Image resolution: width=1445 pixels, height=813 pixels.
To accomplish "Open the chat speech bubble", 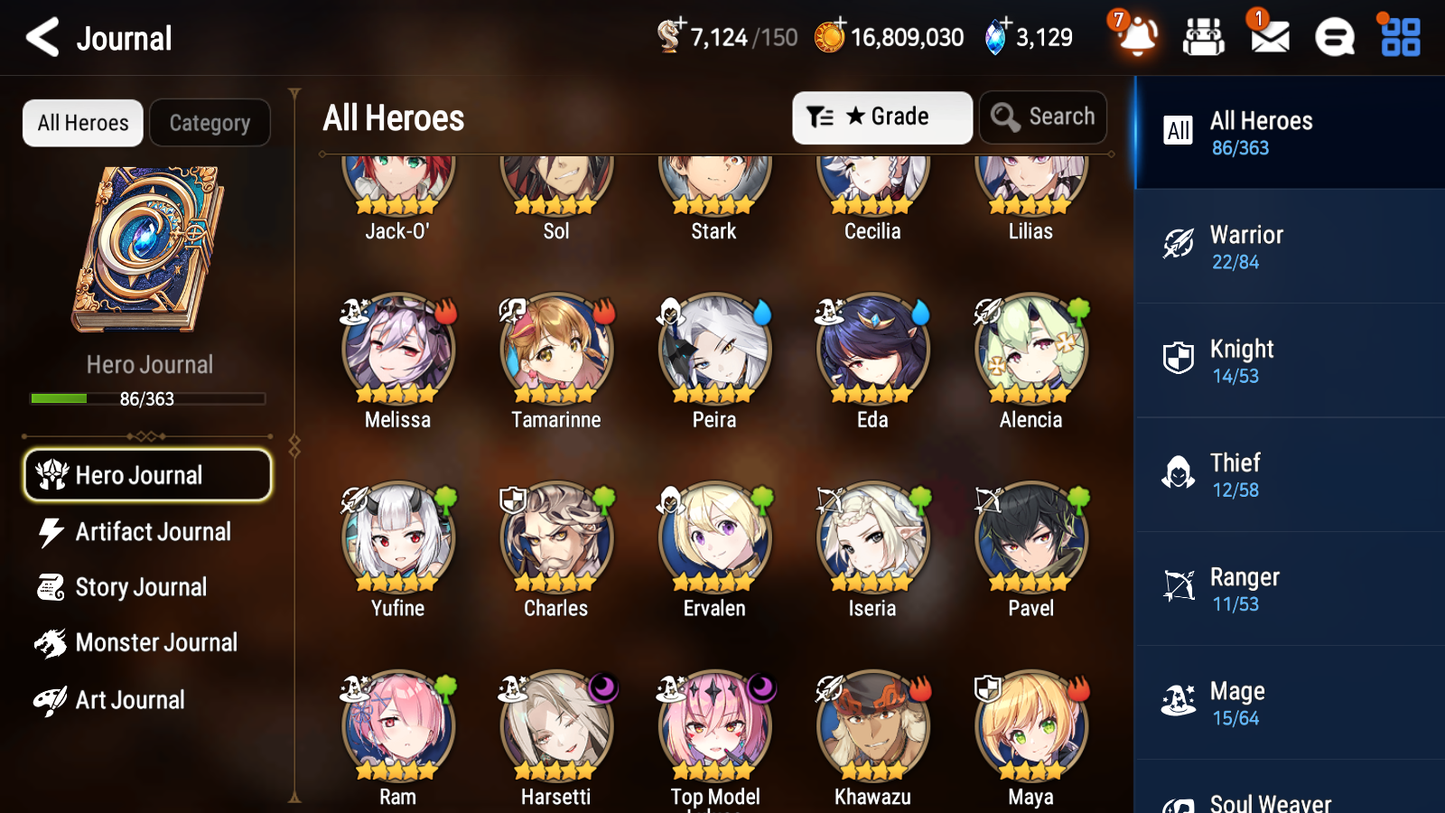I will pos(1334,36).
